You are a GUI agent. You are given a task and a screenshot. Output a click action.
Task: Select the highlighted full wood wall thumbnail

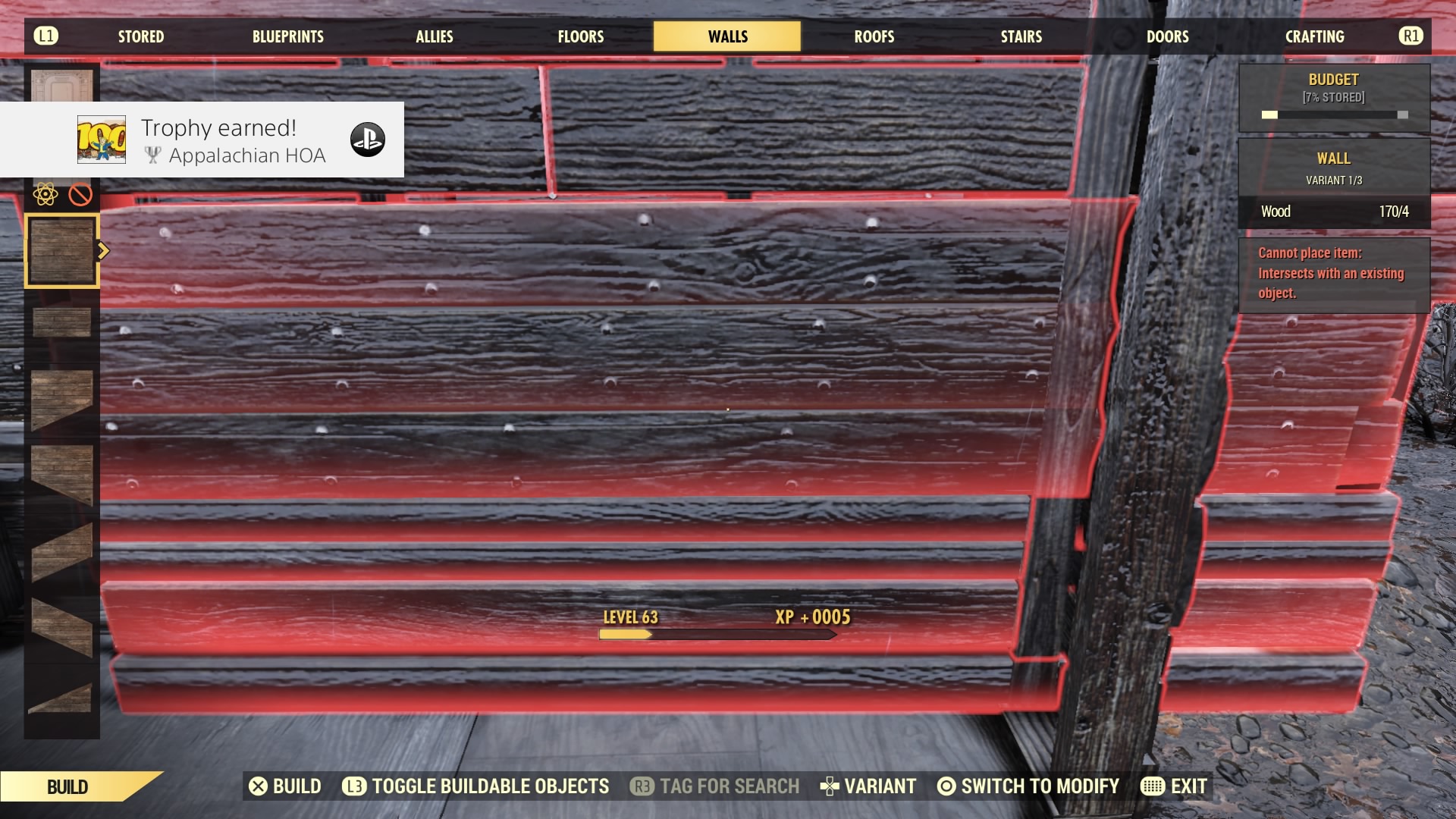coord(61,251)
